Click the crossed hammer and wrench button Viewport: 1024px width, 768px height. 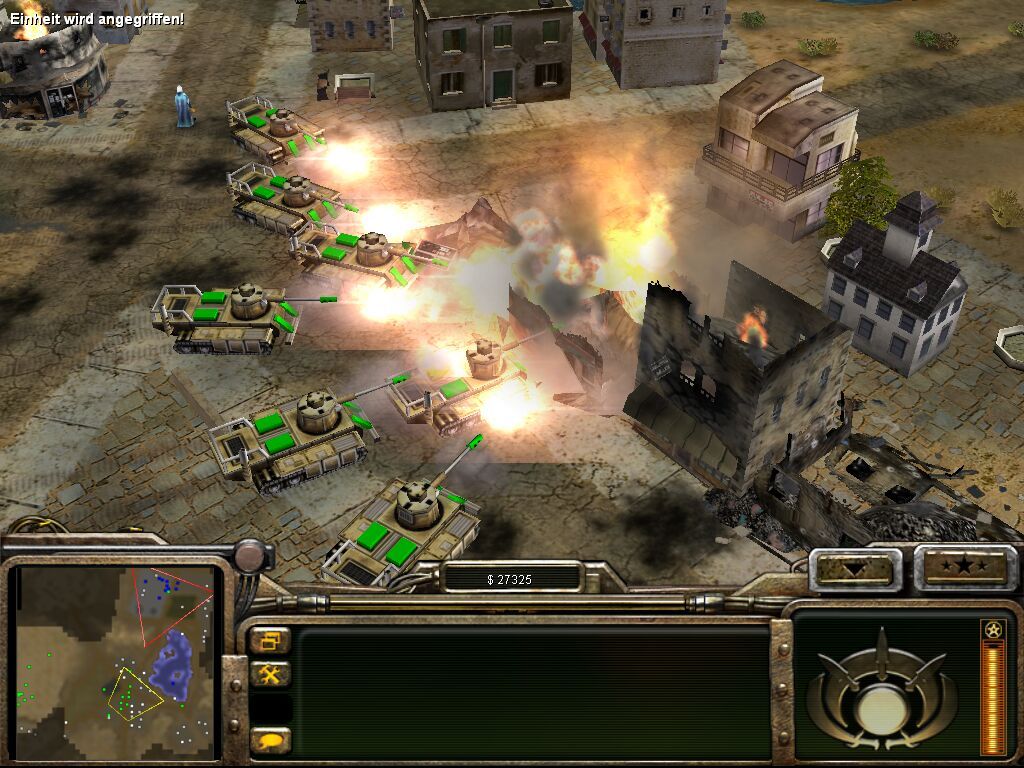(x=270, y=675)
